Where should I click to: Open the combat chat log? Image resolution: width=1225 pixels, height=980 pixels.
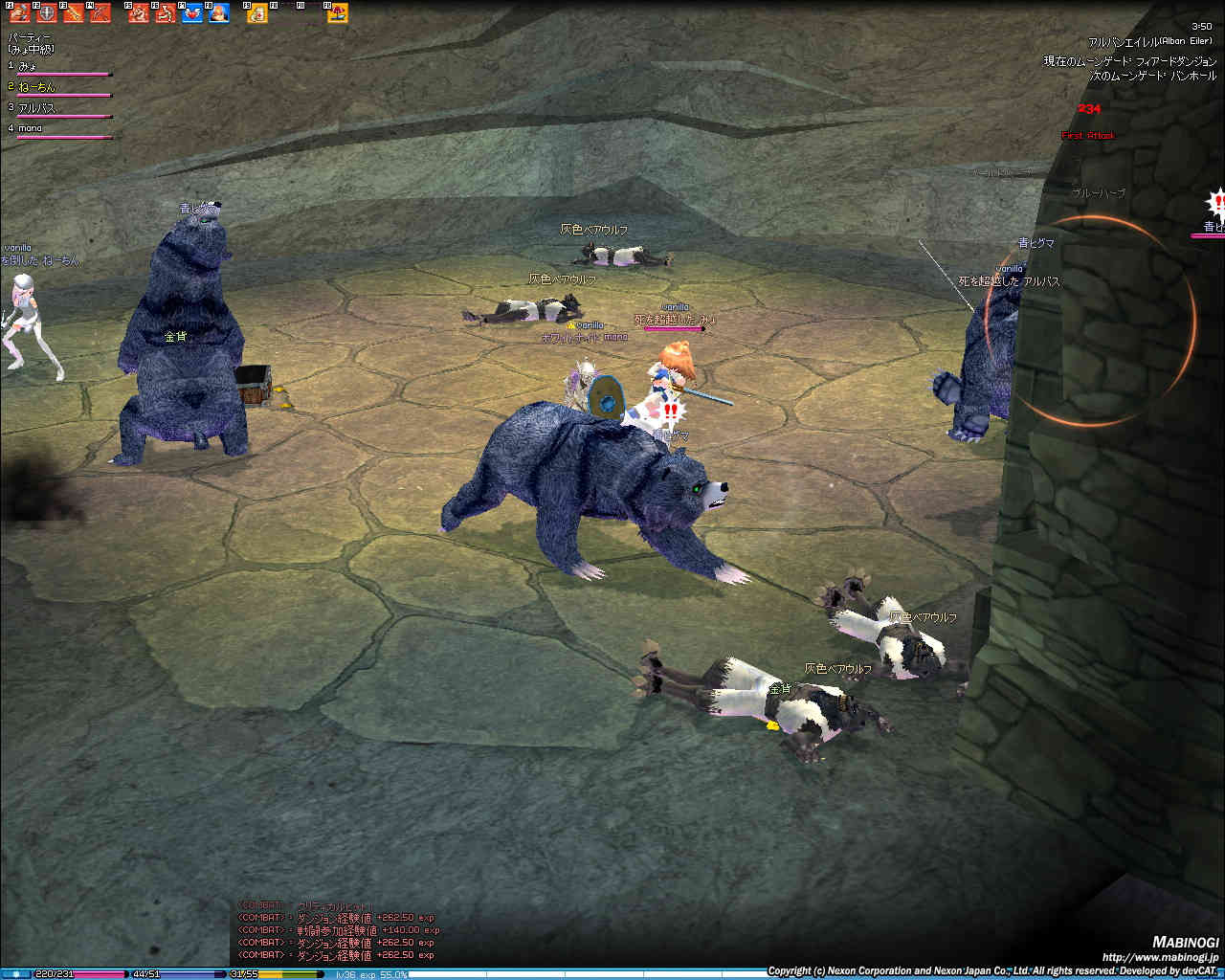pyautogui.click(x=337, y=930)
